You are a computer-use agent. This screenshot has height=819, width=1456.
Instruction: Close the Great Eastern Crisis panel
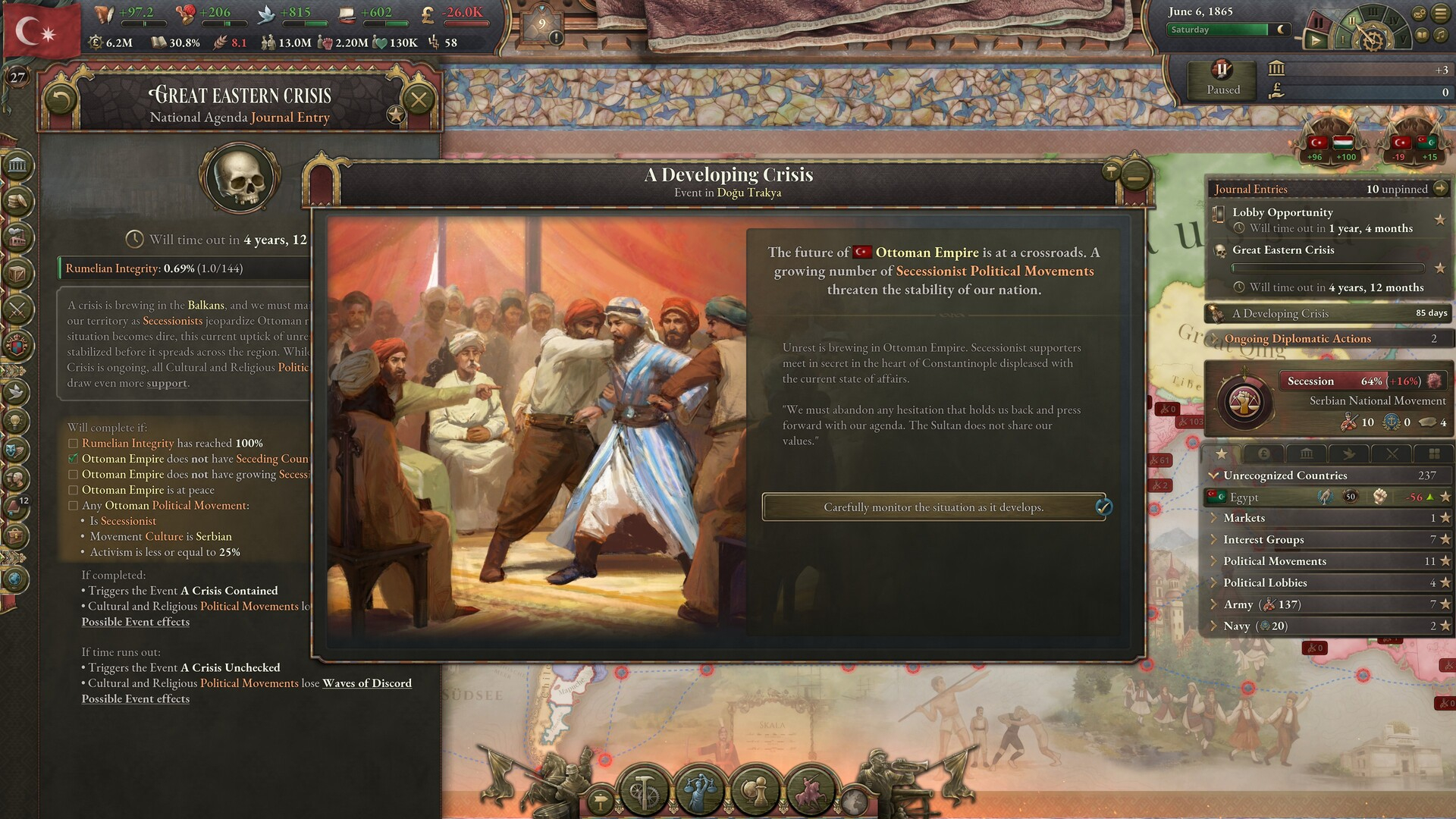[418, 99]
